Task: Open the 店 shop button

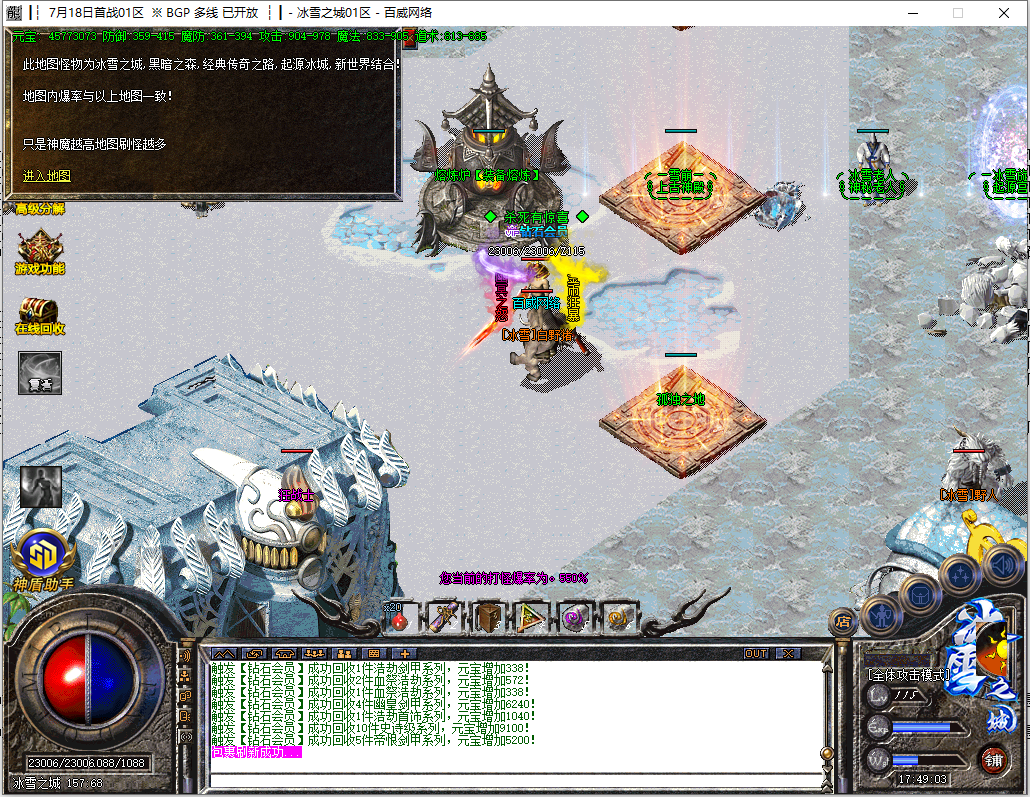Action: 842,622
